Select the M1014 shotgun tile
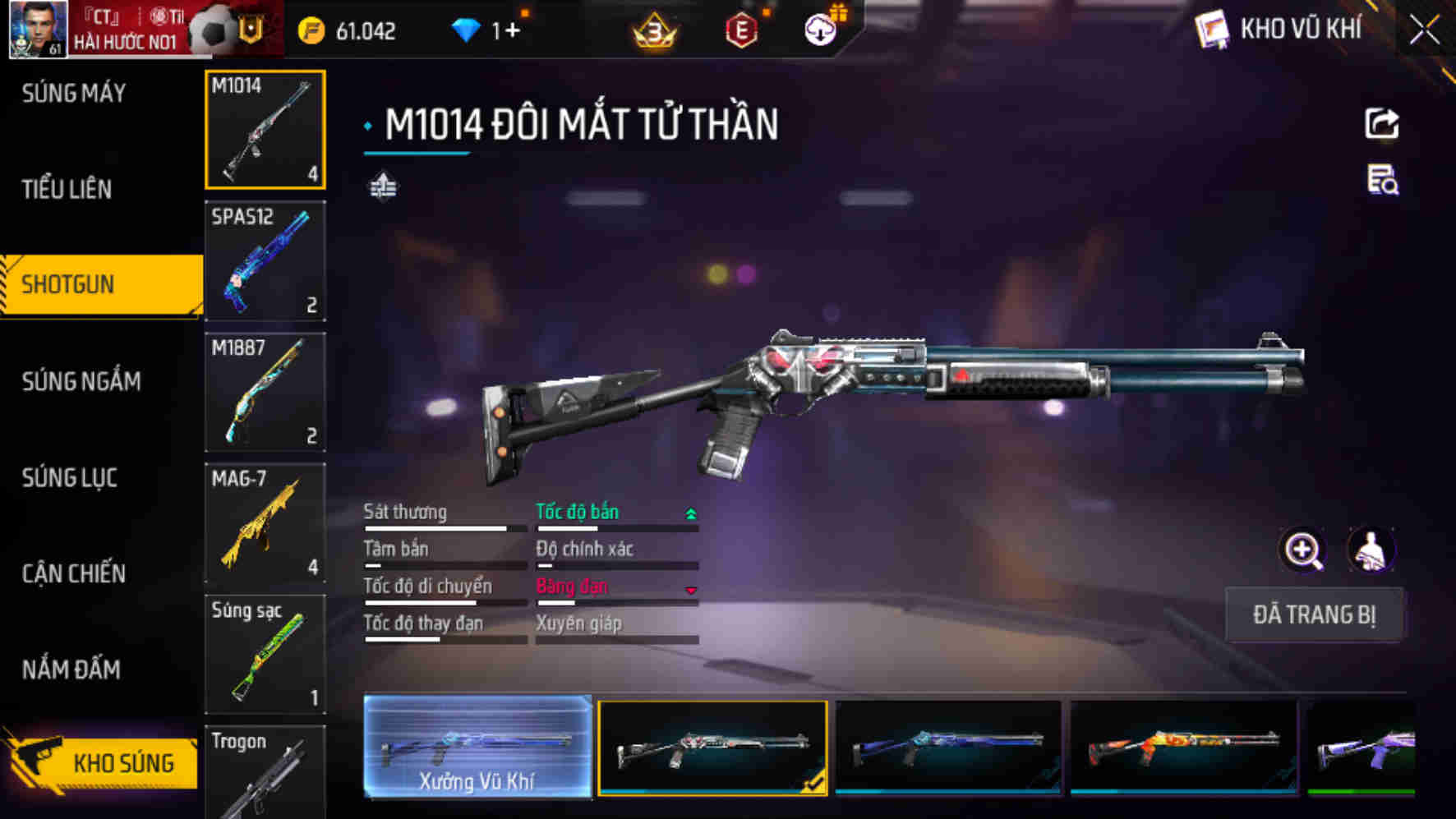This screenshot has height=819, width=1456. point(265,130)
